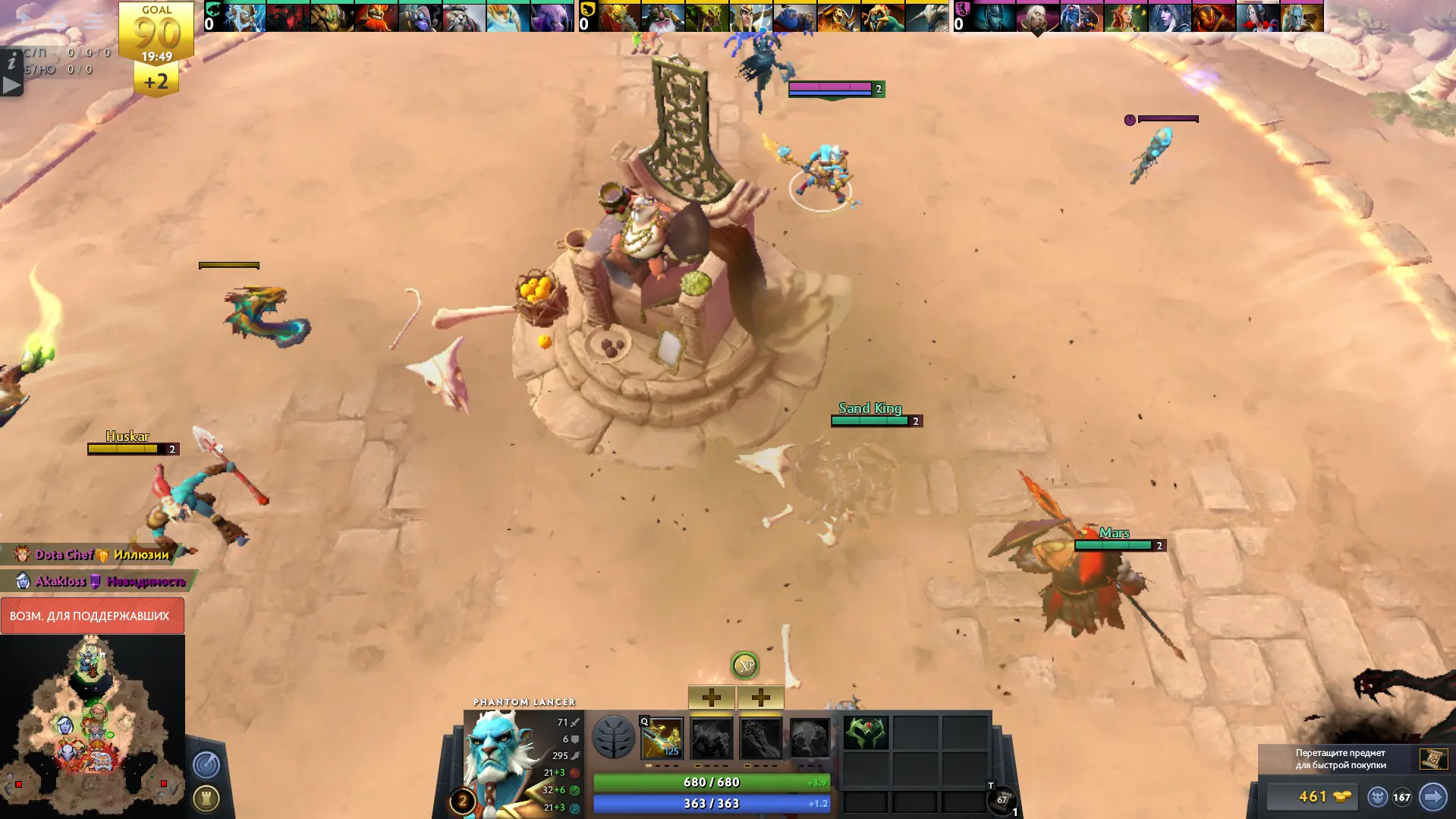Click the ВОЗМ. ДЛЯ ПОДДЕРЖАВШИХ button
Viewport: 1456px width, 819px height.
91,616
